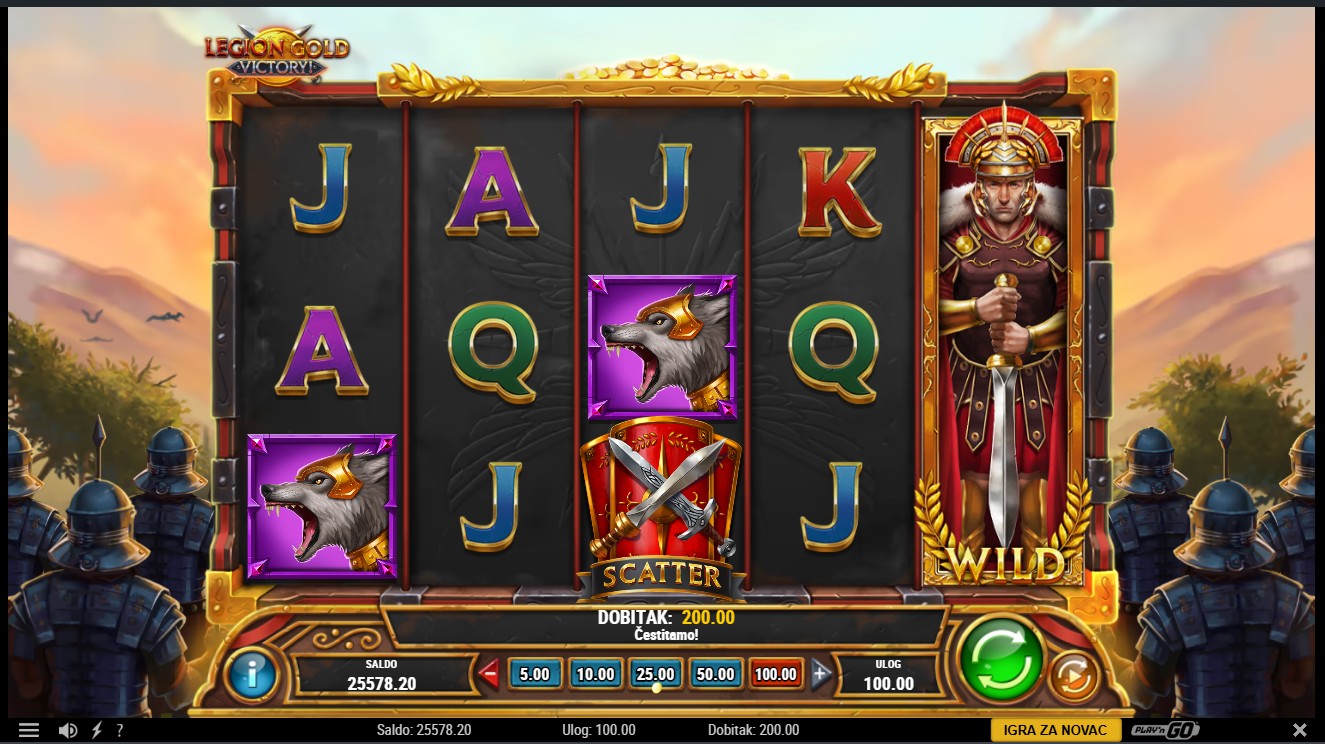This screenshot has height=744, width=1325.
Task: Toggle sound with the speaker icon
Action: 68,731
